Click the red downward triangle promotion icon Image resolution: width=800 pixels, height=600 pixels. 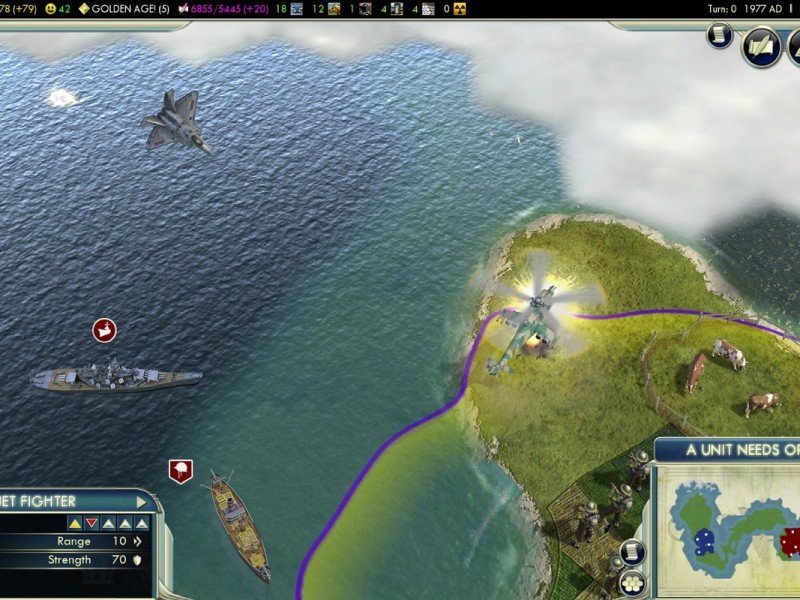91,523
